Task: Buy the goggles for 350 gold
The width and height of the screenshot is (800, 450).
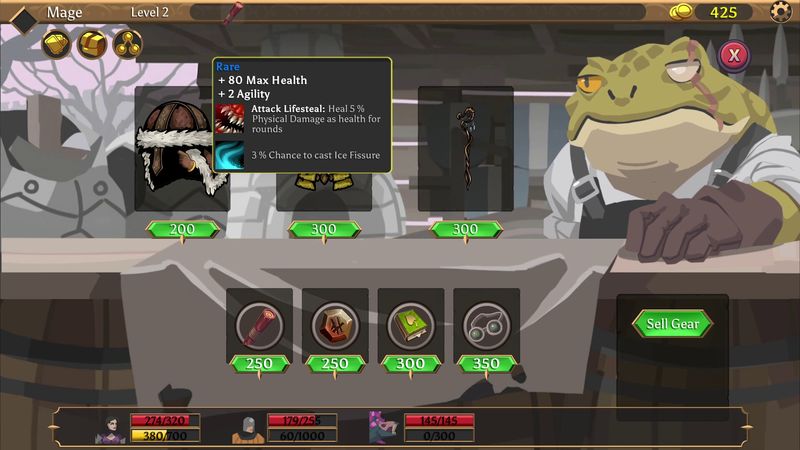Action: (486, 364)
